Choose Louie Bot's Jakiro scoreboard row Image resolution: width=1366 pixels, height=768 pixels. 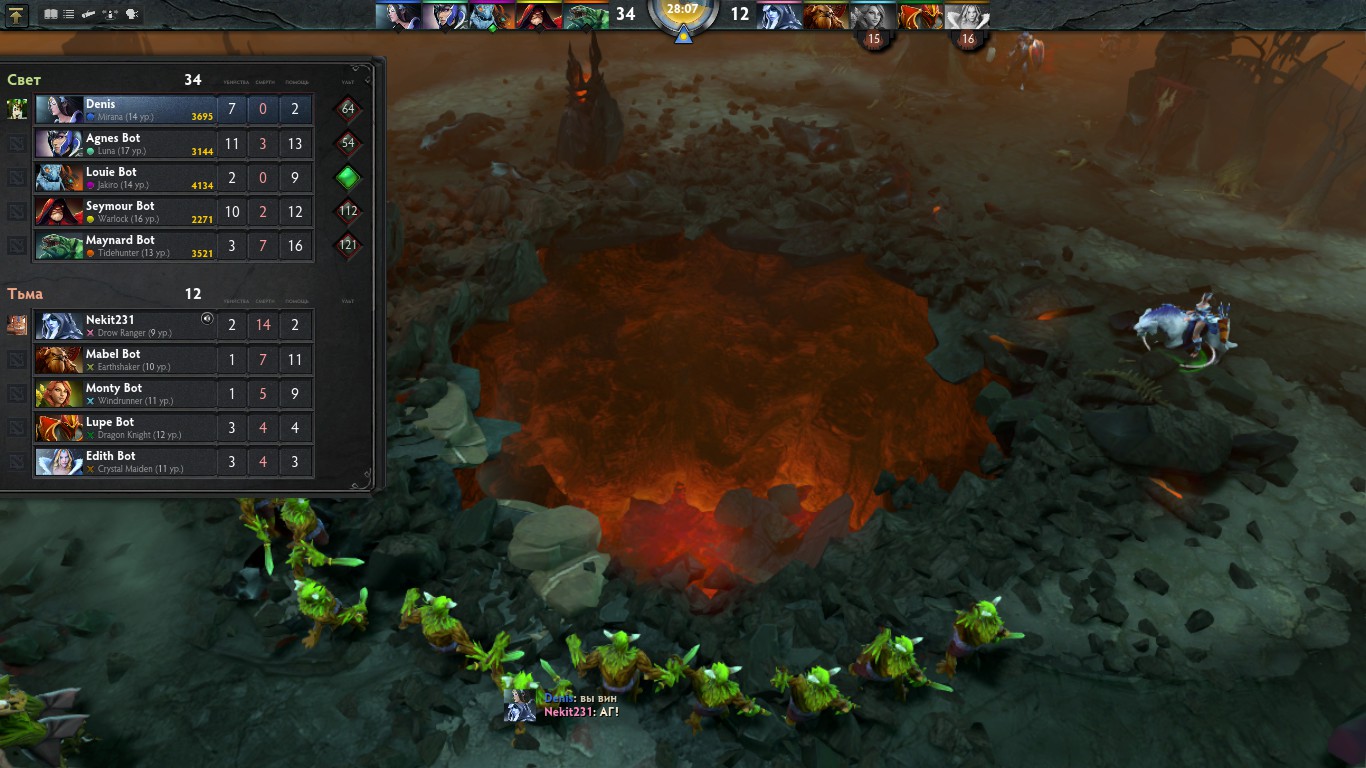pyautogui.click(x=125, y=177)
